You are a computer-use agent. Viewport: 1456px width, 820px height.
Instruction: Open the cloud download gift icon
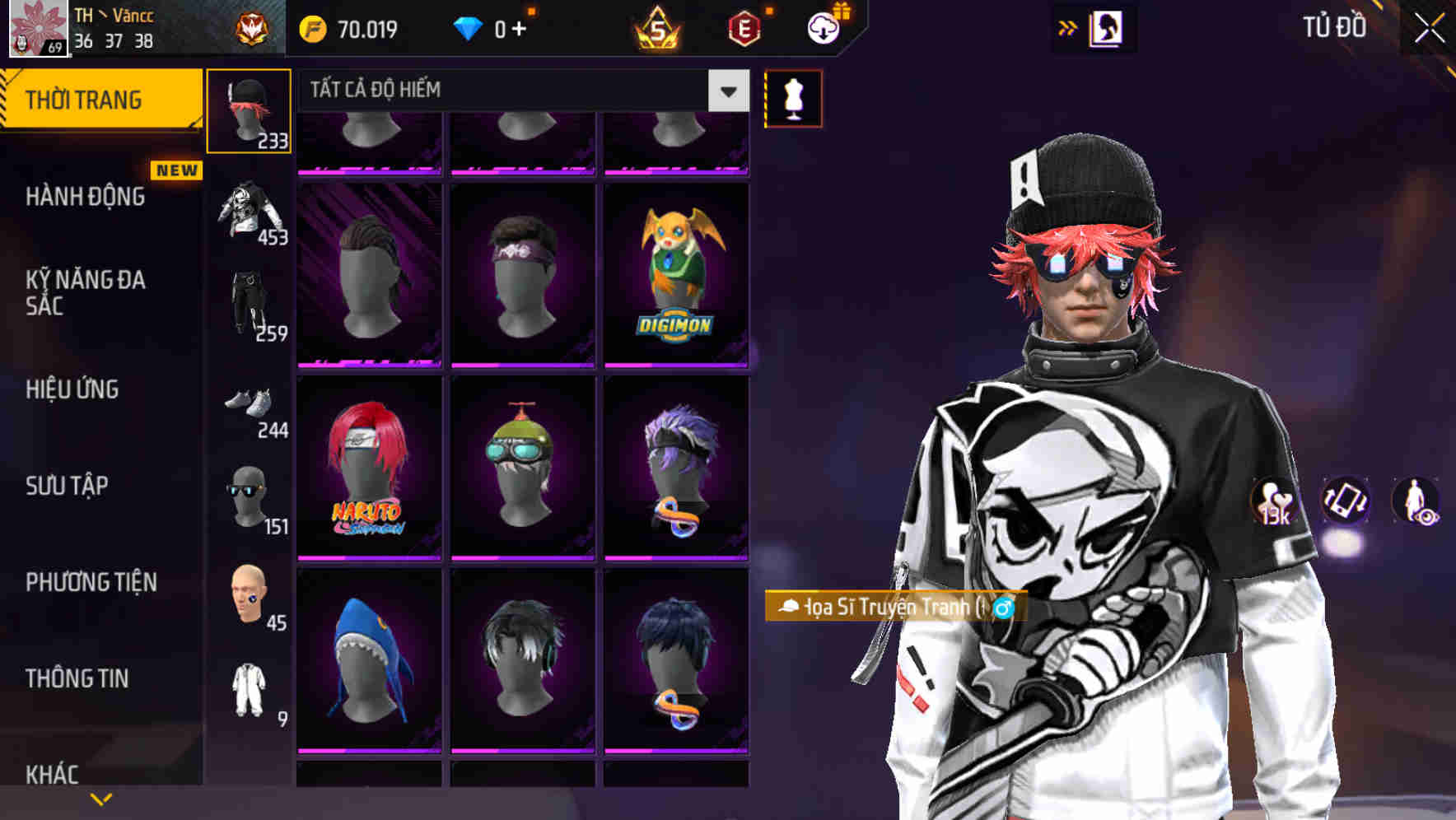(823, 28)
